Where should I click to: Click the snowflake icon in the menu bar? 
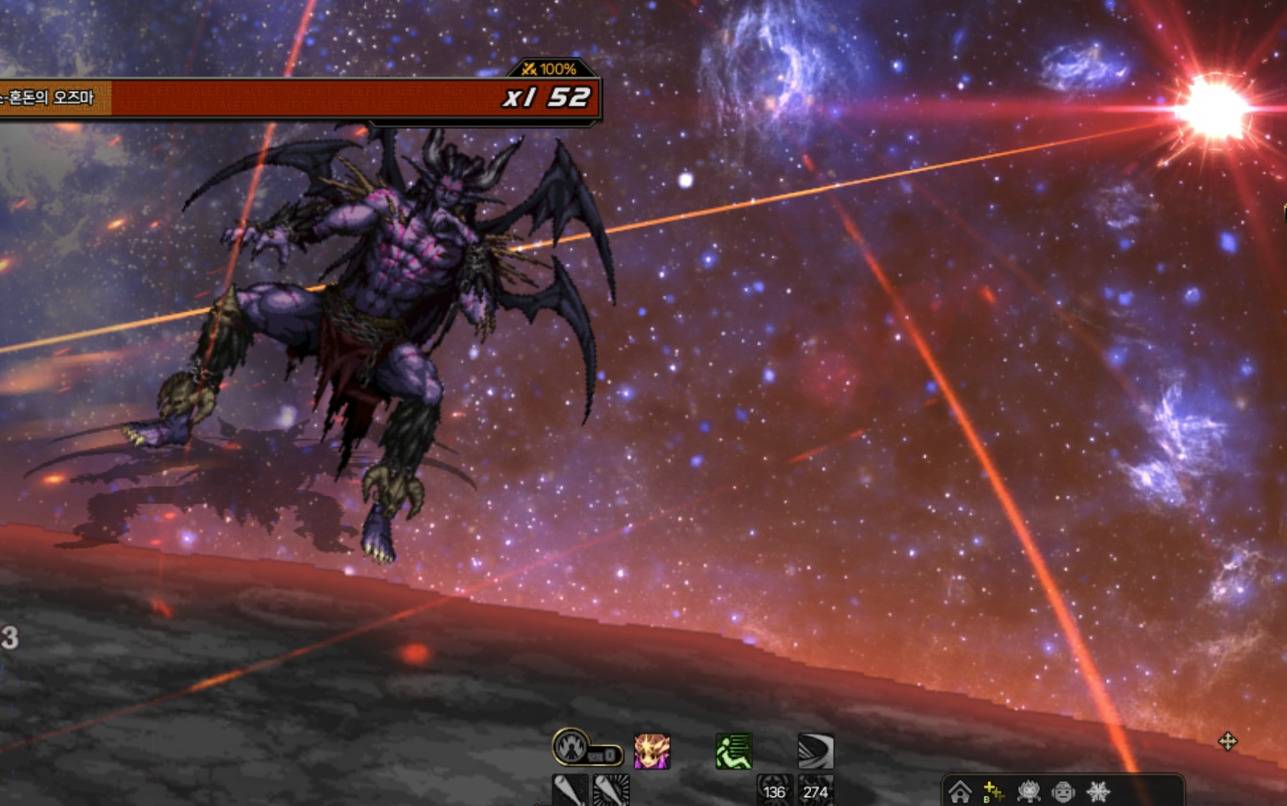coord(1098,792)
